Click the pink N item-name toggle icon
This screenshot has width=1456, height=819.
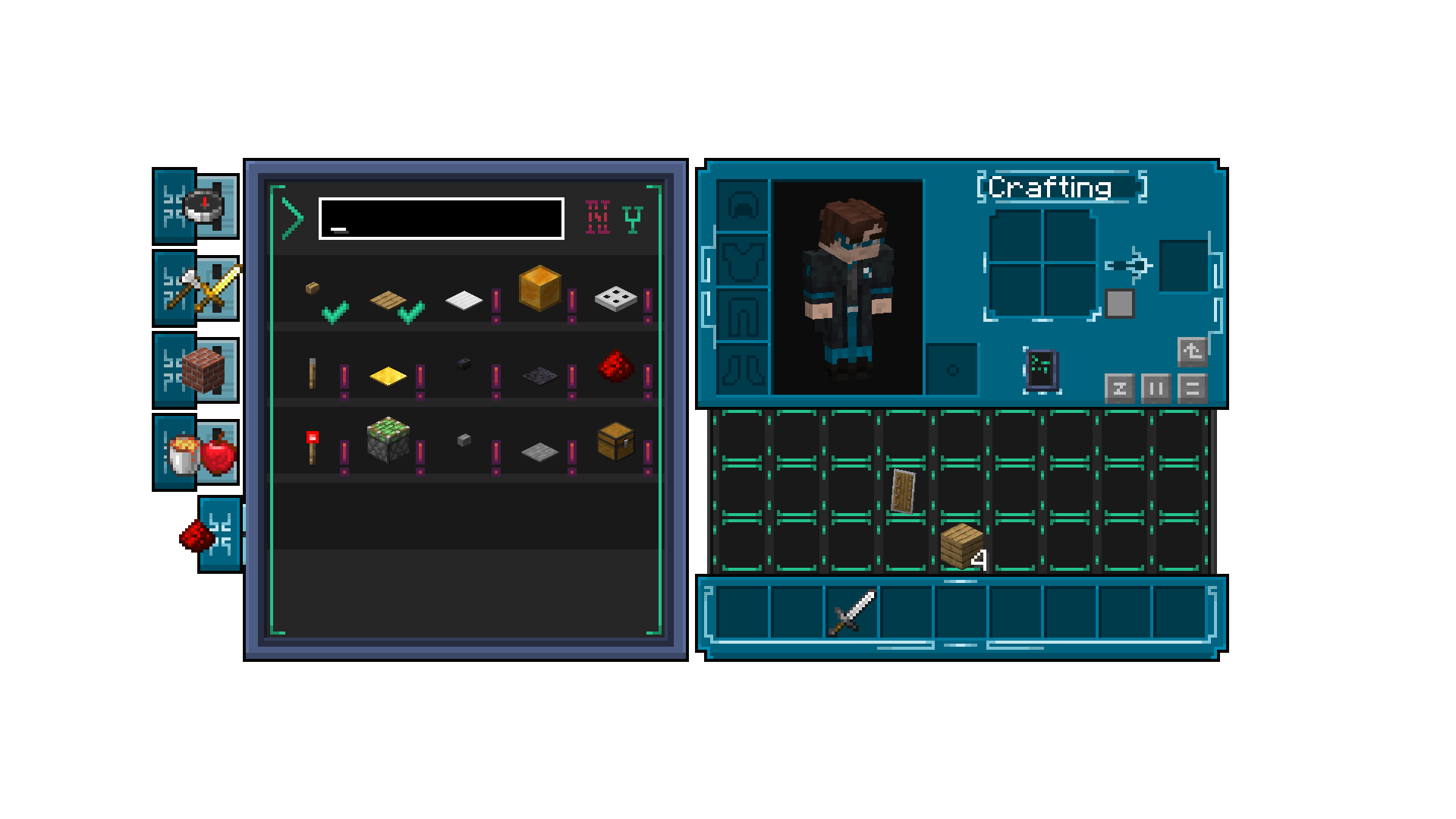(x=599, y=217)
